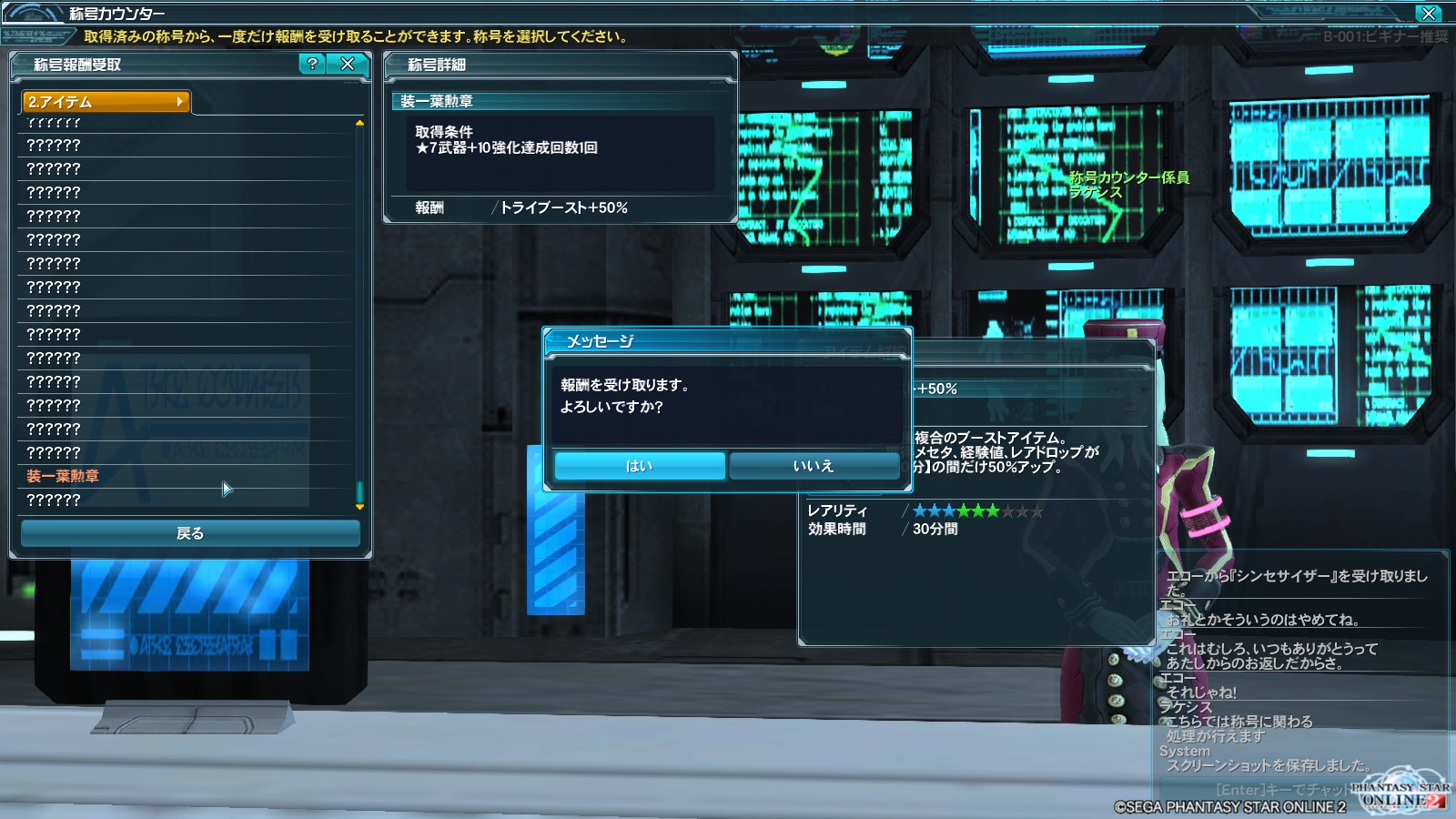
Task: Click the 戻る back button
Action: (190, 533)
